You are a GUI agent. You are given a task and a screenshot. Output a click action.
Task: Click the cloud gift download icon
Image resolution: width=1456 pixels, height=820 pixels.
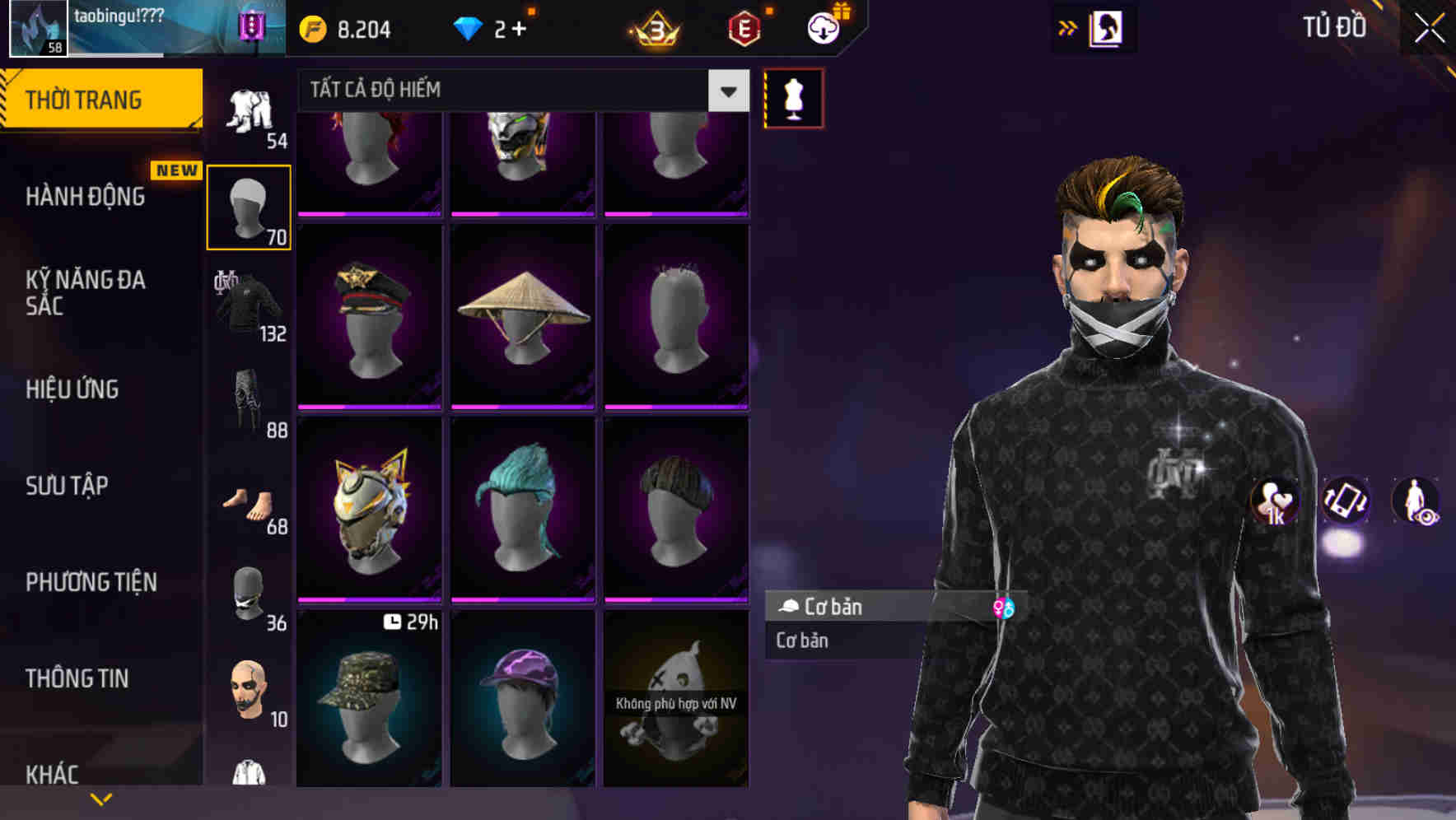click(823, 27)
